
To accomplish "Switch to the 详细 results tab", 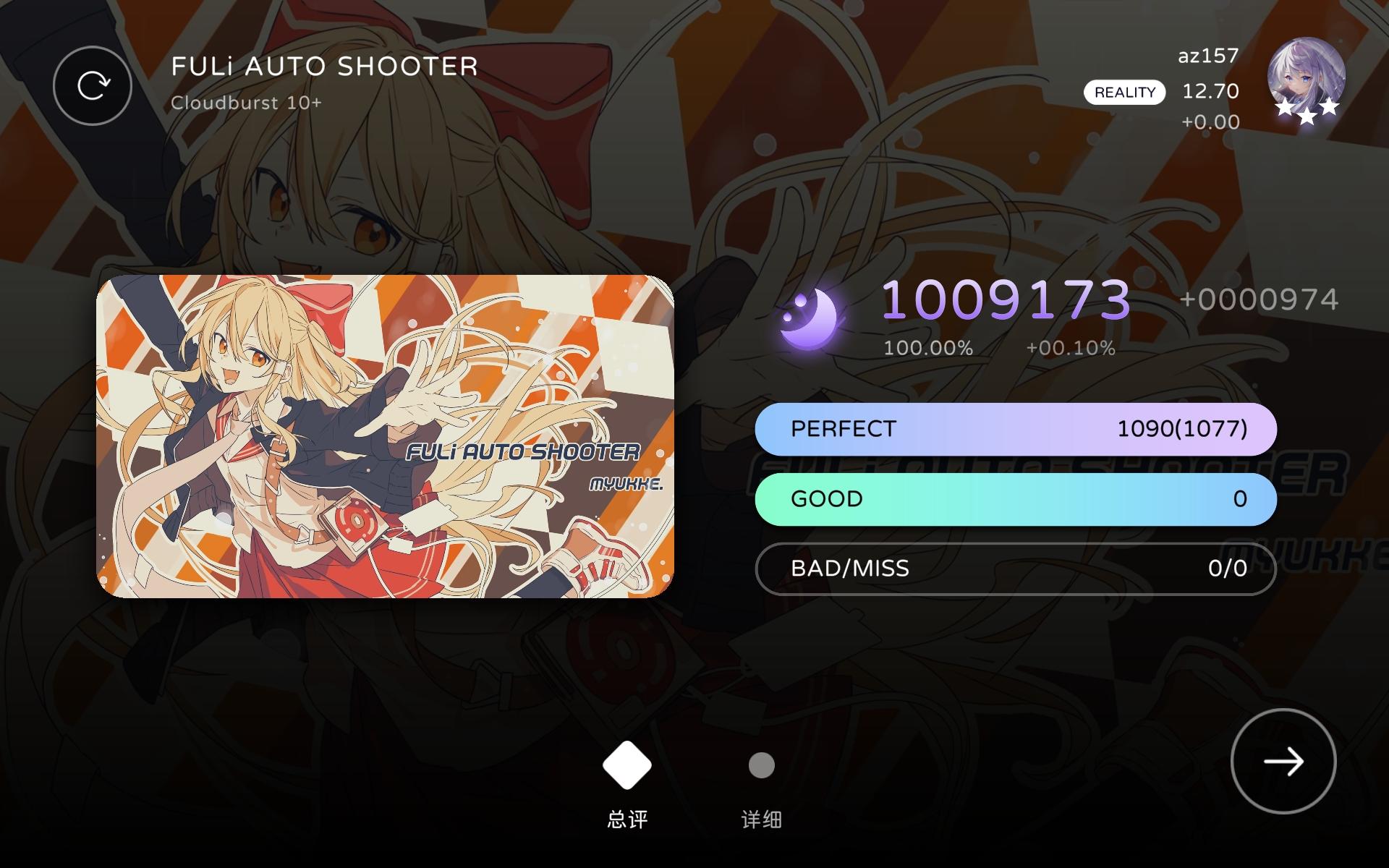I will point(761,819).
